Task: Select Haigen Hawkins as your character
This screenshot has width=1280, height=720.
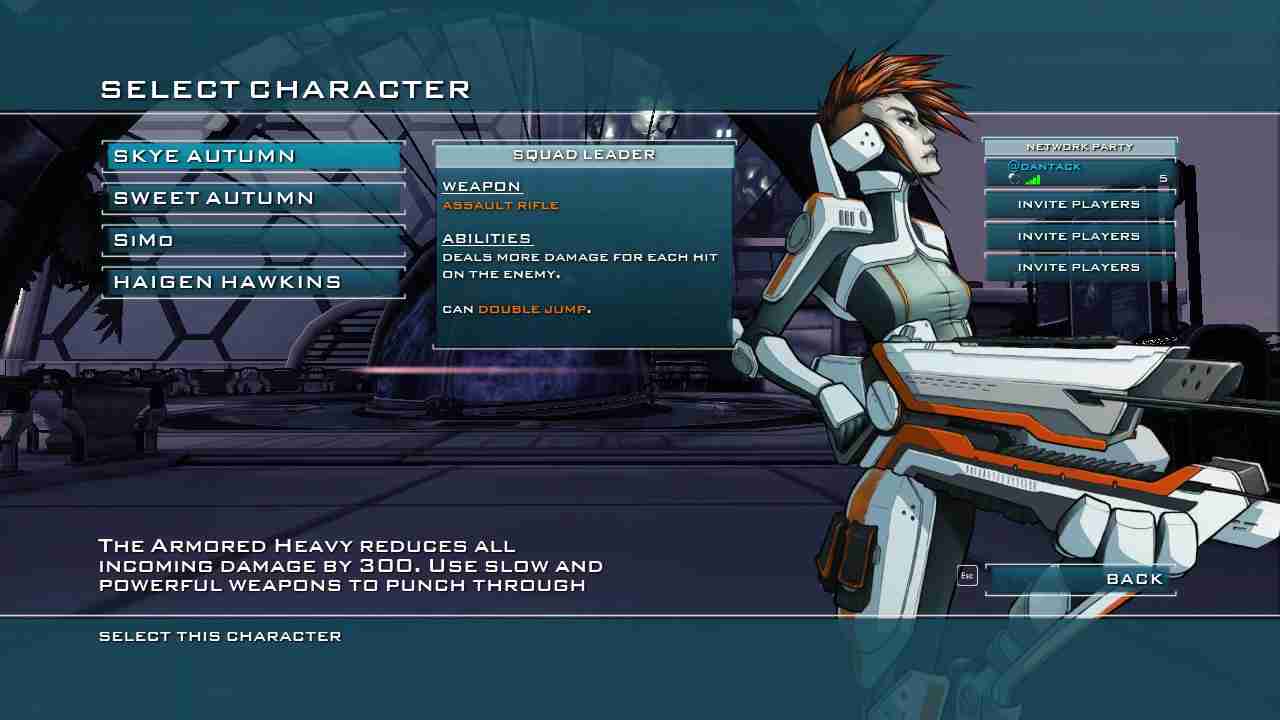Action: click(x=253, y=282)
